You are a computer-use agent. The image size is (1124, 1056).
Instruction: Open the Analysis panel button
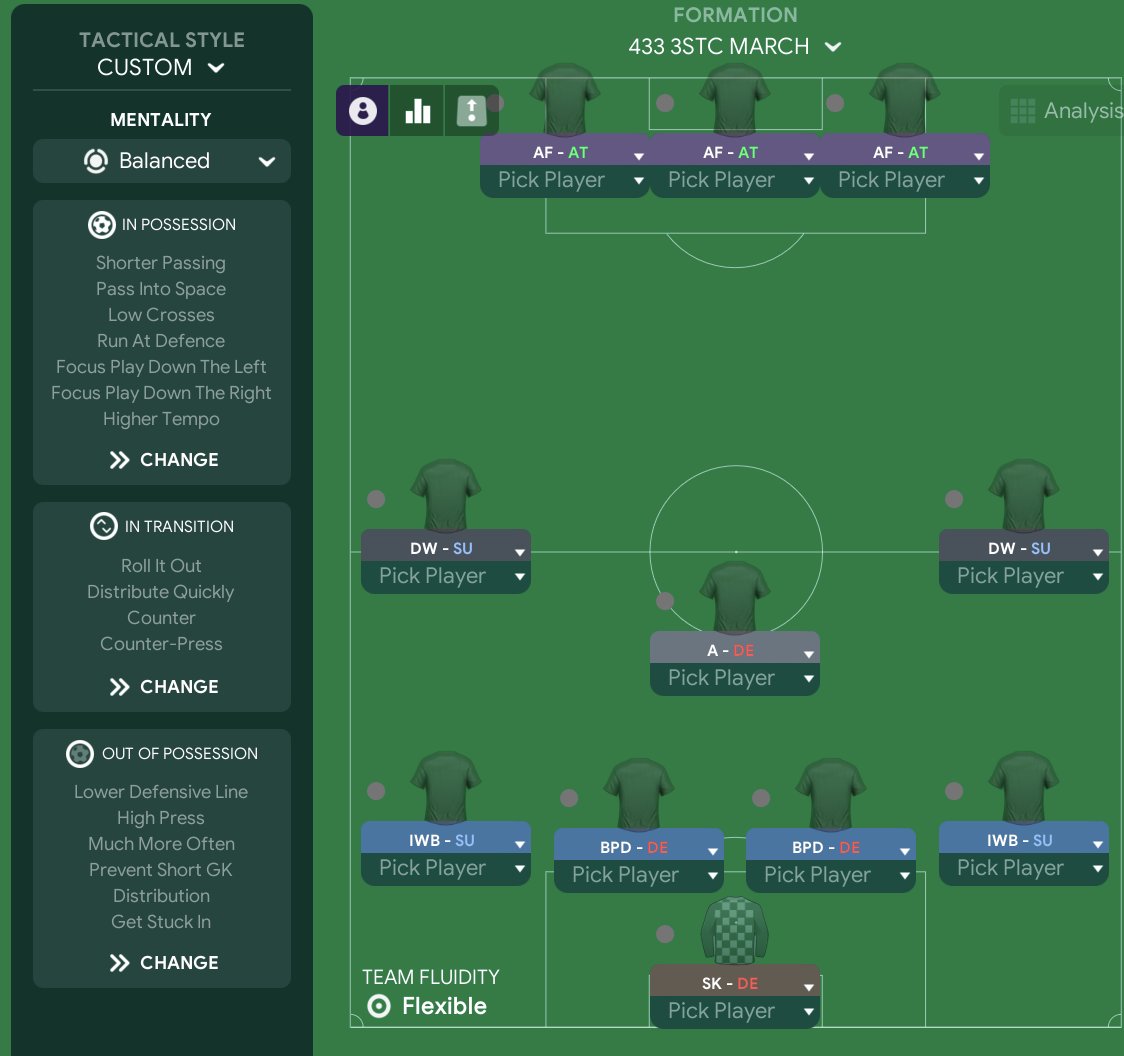(x=1062, y=111)
